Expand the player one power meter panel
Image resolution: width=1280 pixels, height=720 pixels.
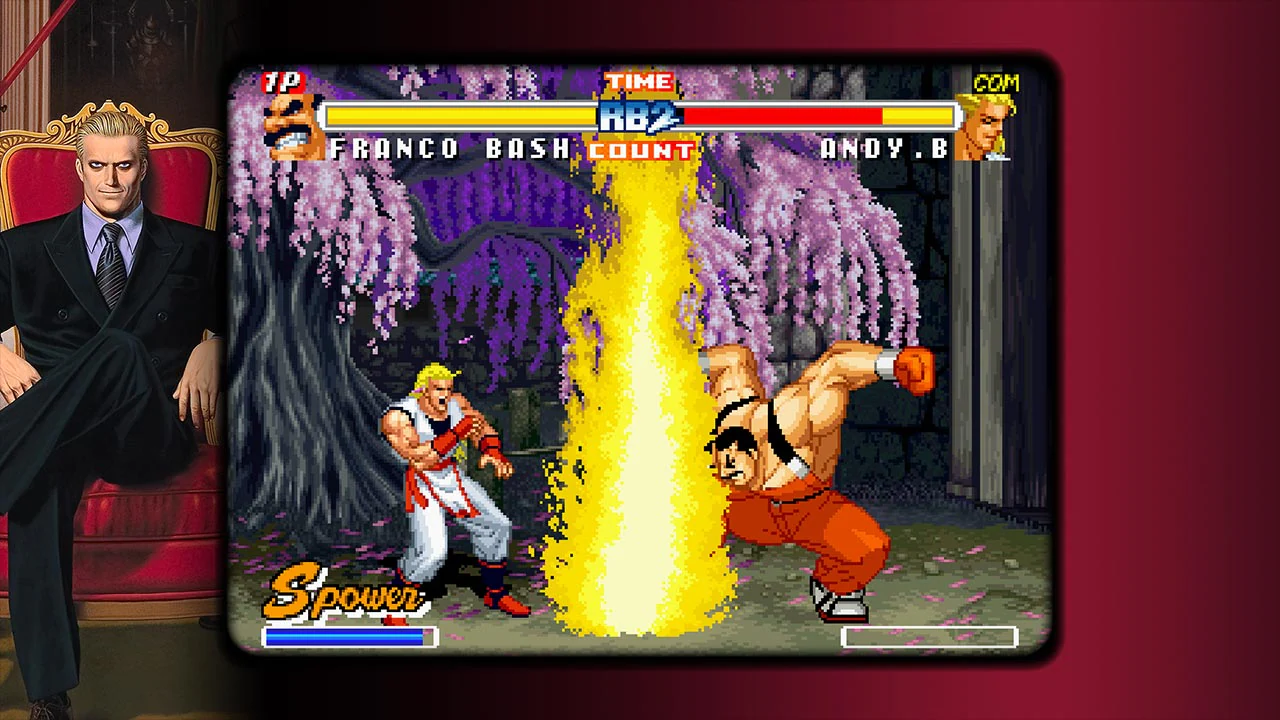pos(349,637)
